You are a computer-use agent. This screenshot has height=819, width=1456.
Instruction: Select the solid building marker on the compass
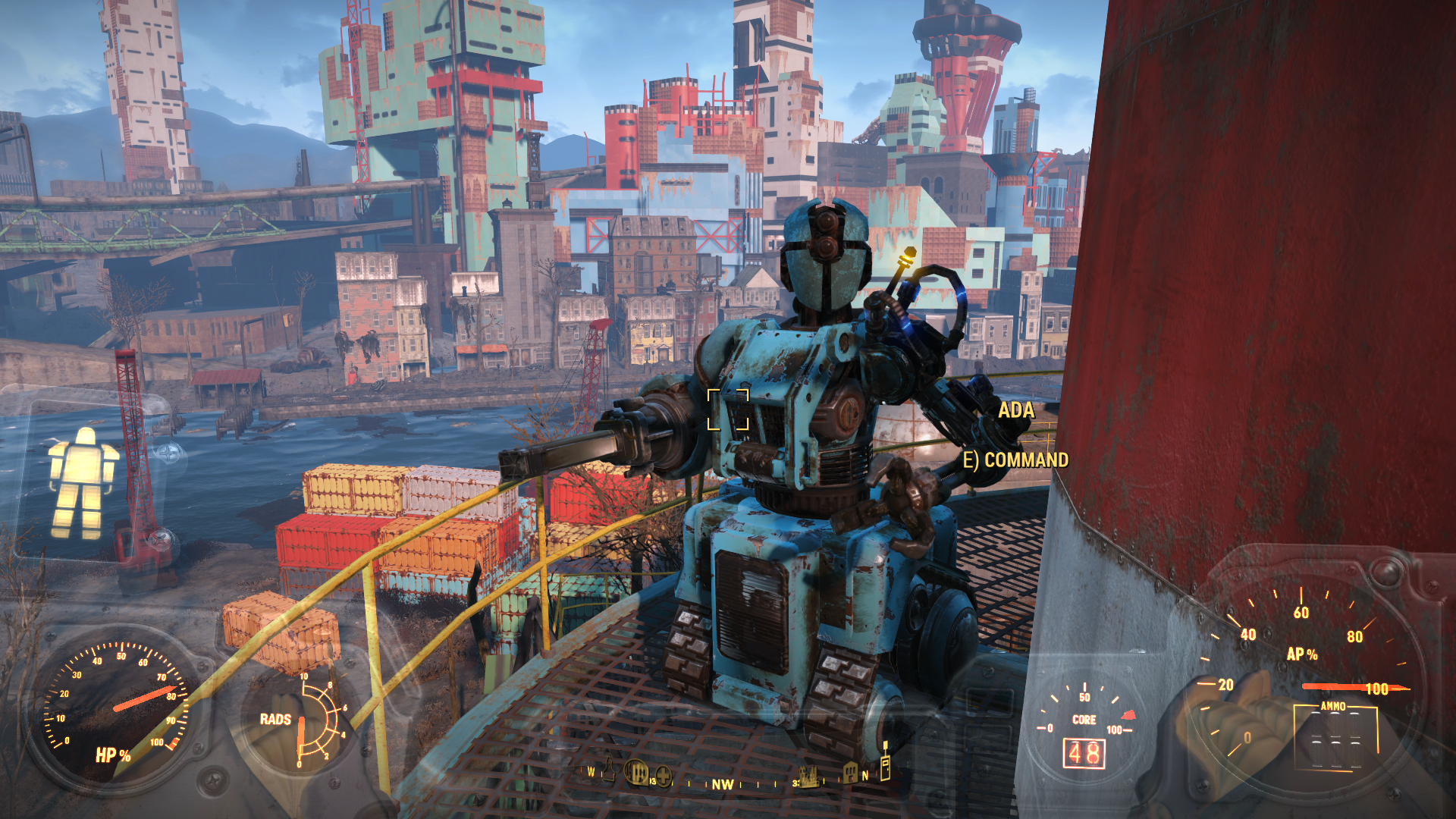[x=850, y=773]
